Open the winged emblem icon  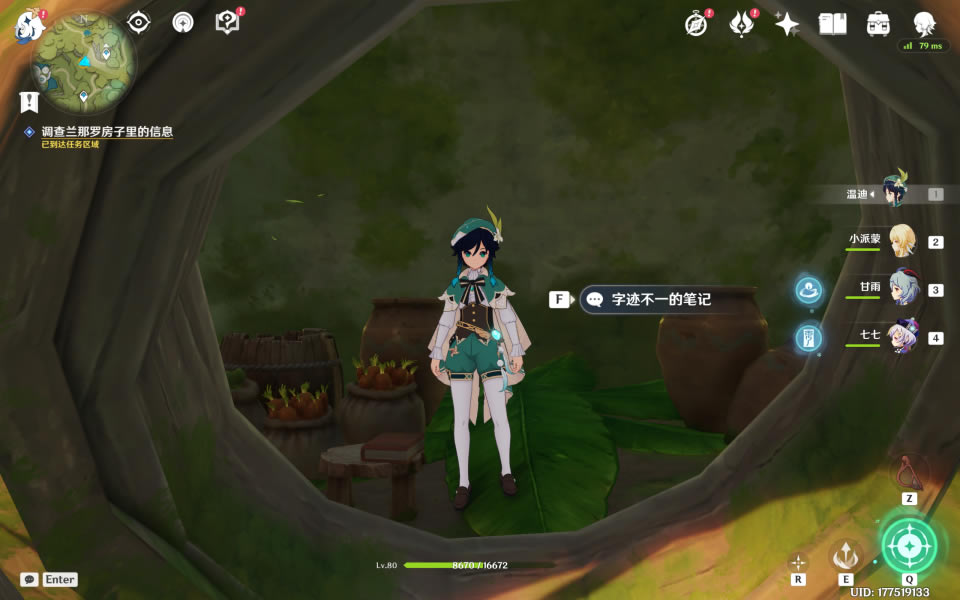coord(741,25)
